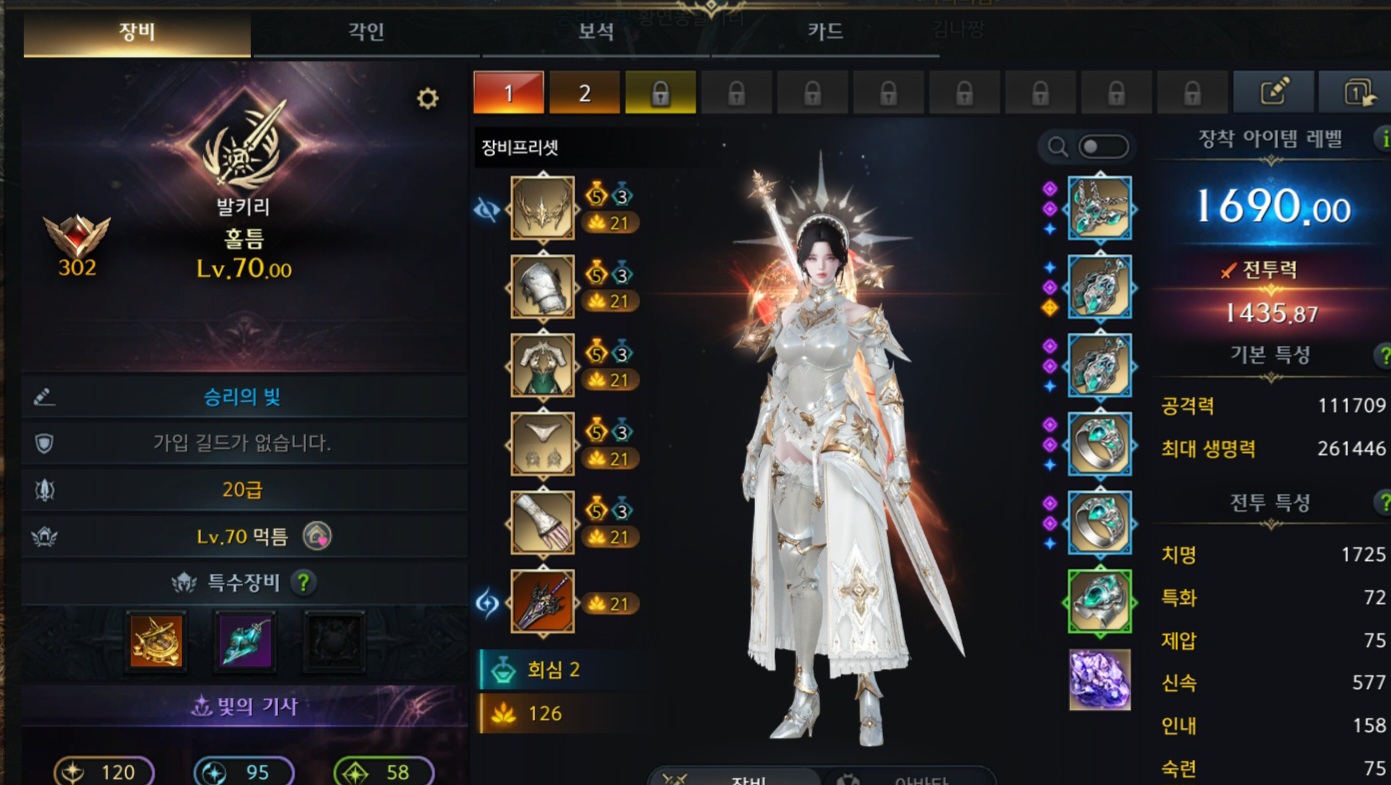
Task: Select the shoulder armor slot
Action: [x=543, y=287]
